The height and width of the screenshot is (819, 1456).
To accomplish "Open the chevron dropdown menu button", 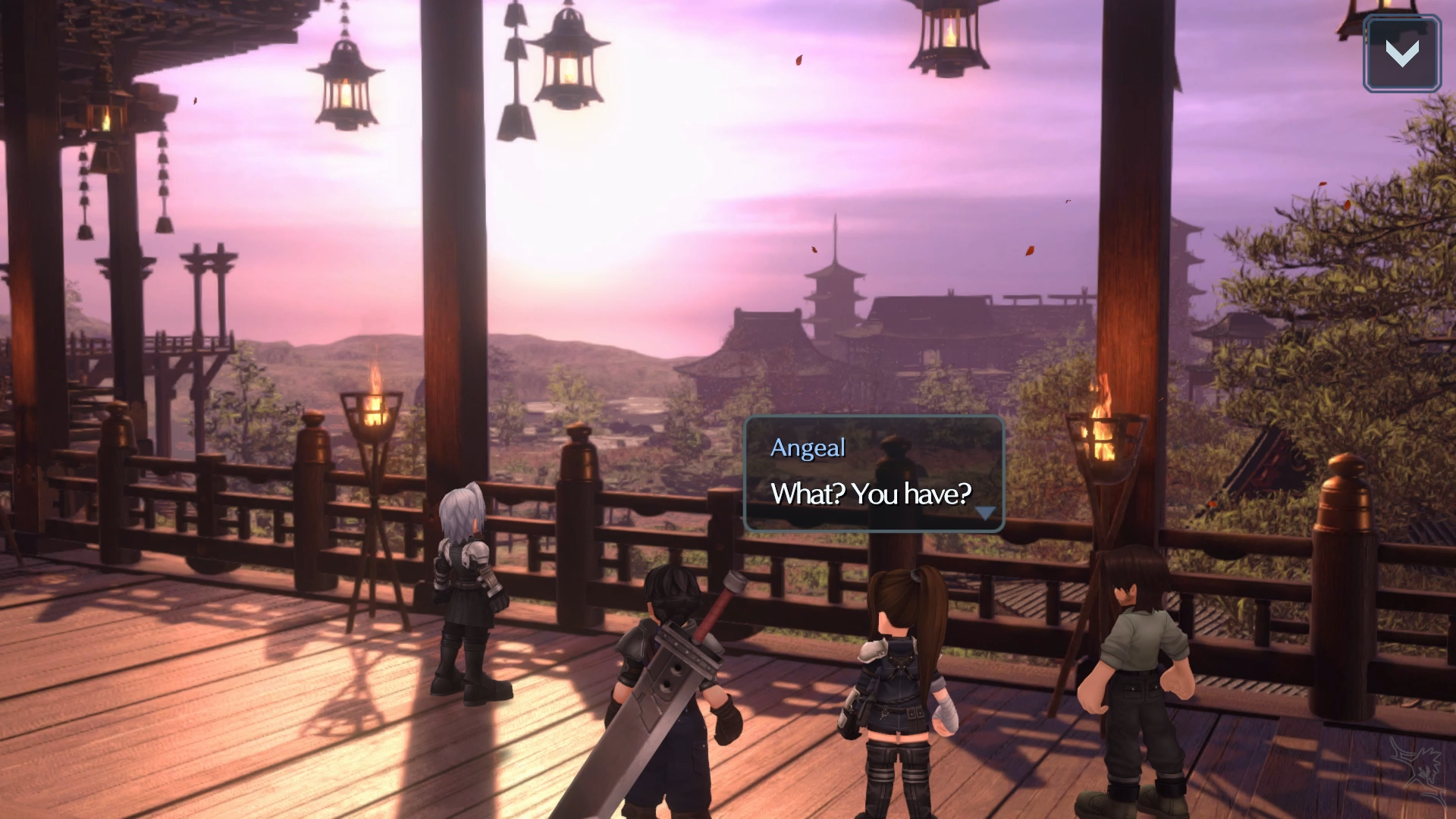I will coord(1401,54).
